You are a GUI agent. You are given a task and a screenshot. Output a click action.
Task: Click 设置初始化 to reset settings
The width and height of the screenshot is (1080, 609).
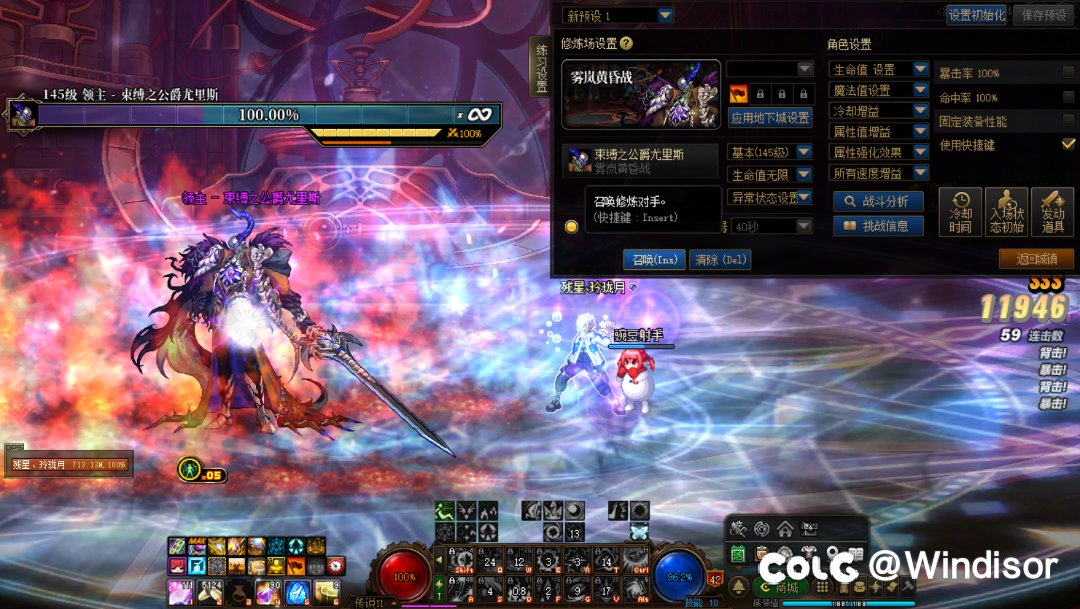pyautogui.click(x=976, y=15)
